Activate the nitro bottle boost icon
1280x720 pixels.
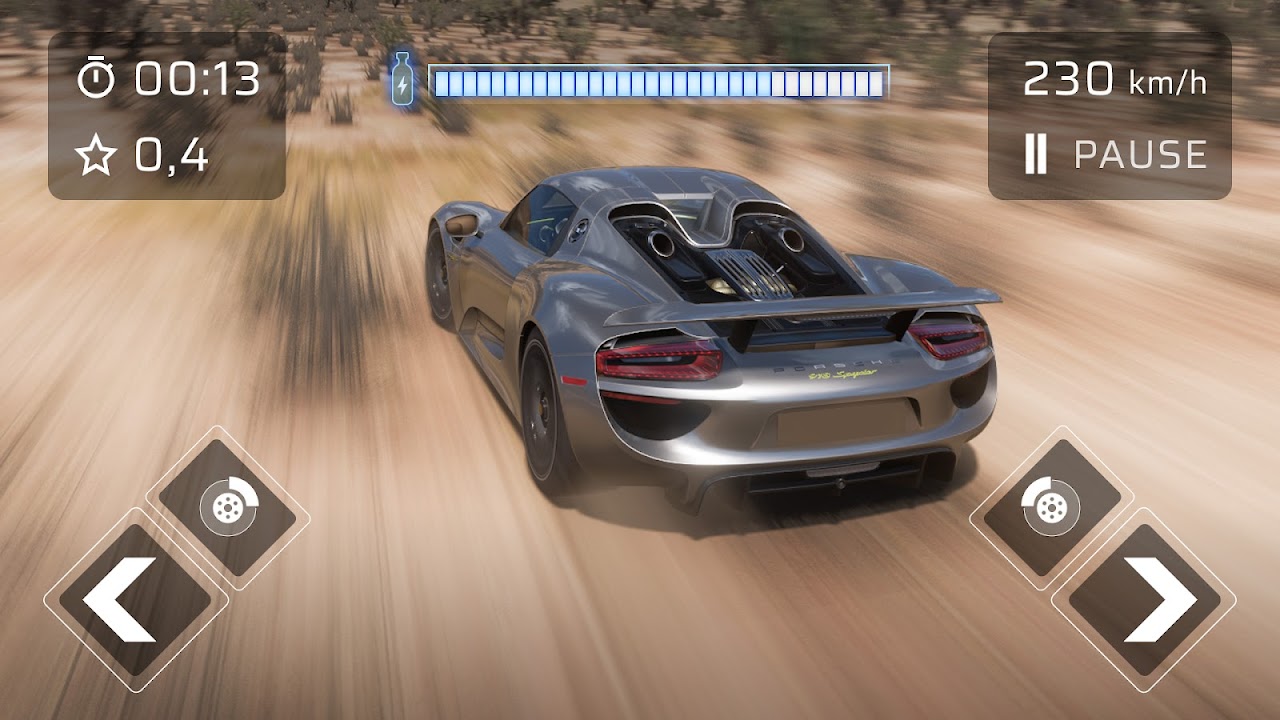click(402, 82)
